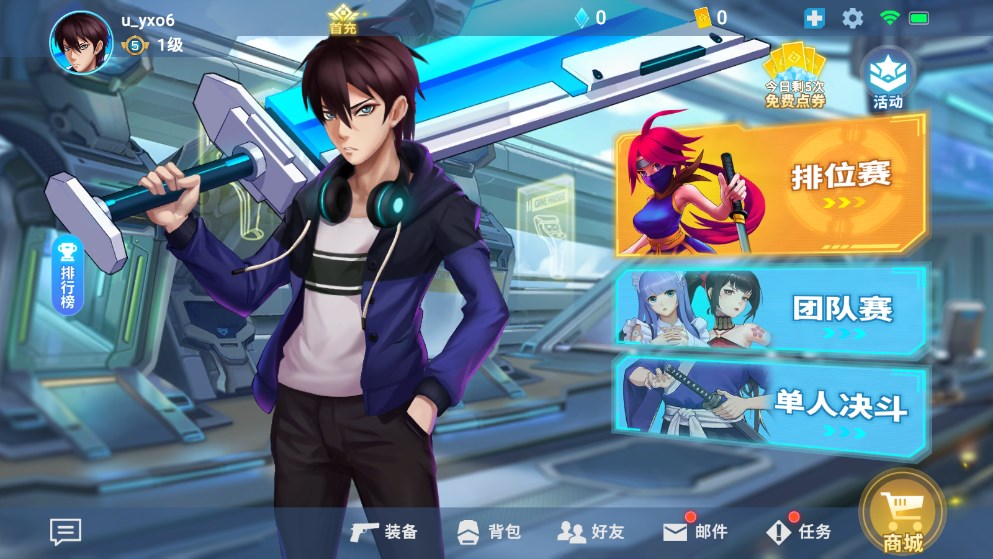
Task: Open the backpack (背包)
Action: 489,531
